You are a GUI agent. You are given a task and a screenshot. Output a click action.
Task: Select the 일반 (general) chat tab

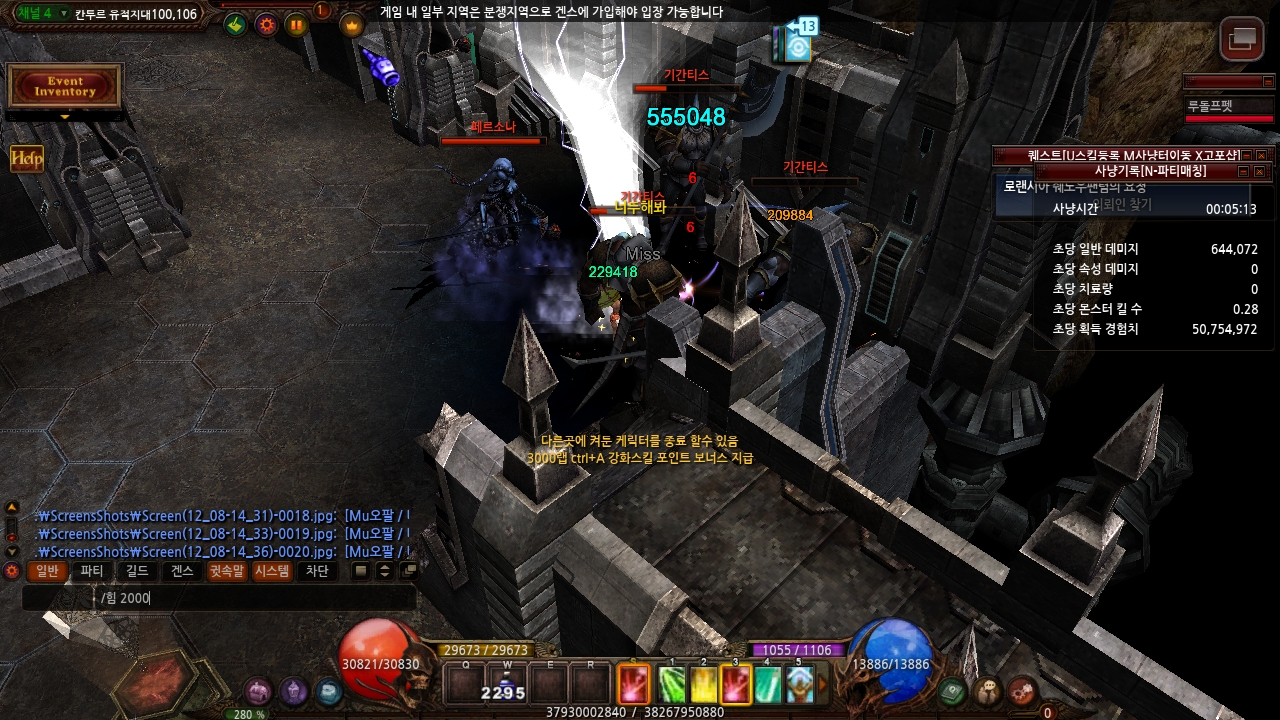tap(48, 571)
